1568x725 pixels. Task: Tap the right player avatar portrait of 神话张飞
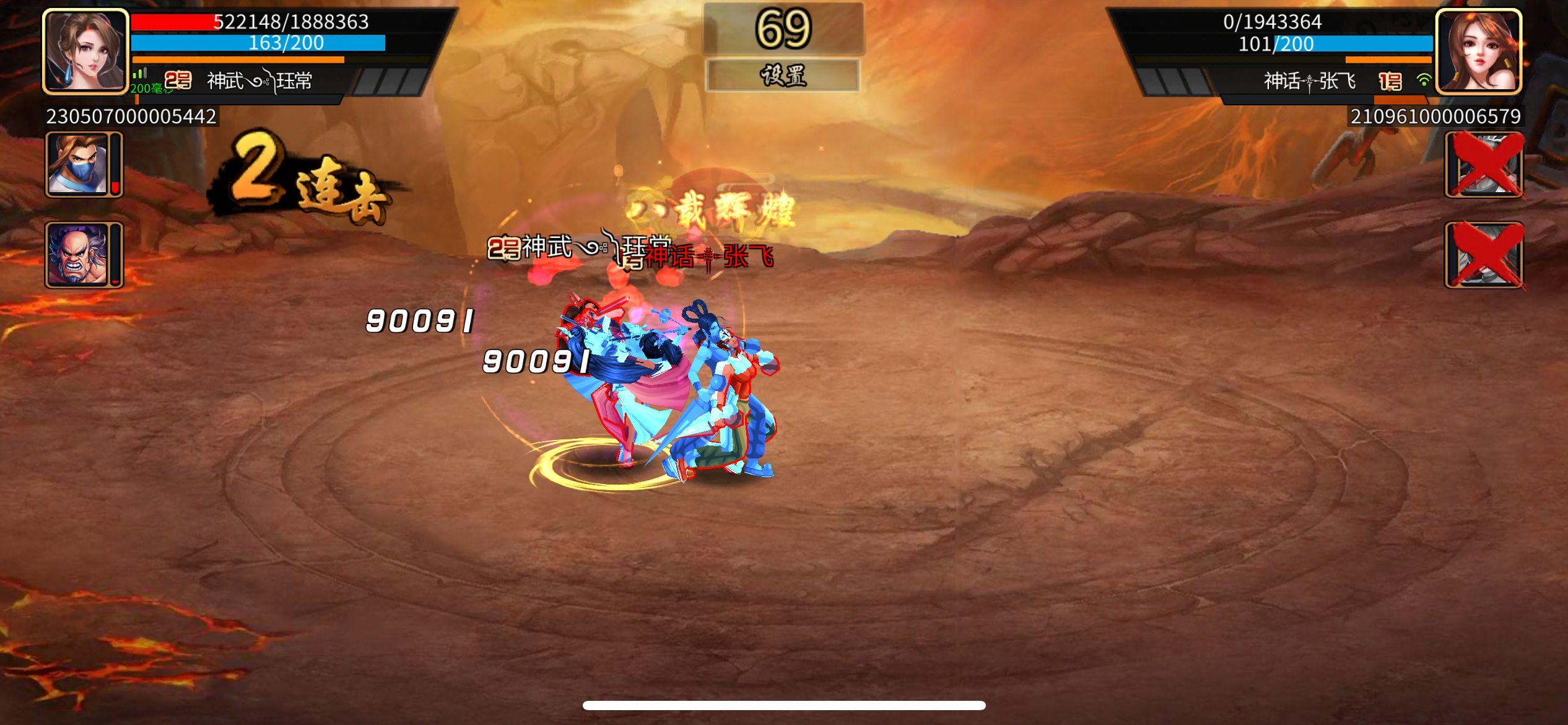click(1483, 53)
